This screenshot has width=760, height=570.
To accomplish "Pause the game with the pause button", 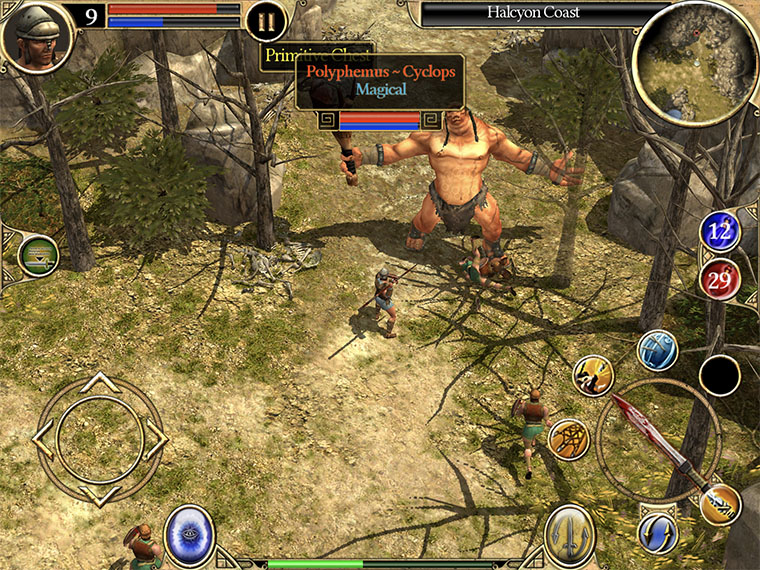I will [265, 22].
